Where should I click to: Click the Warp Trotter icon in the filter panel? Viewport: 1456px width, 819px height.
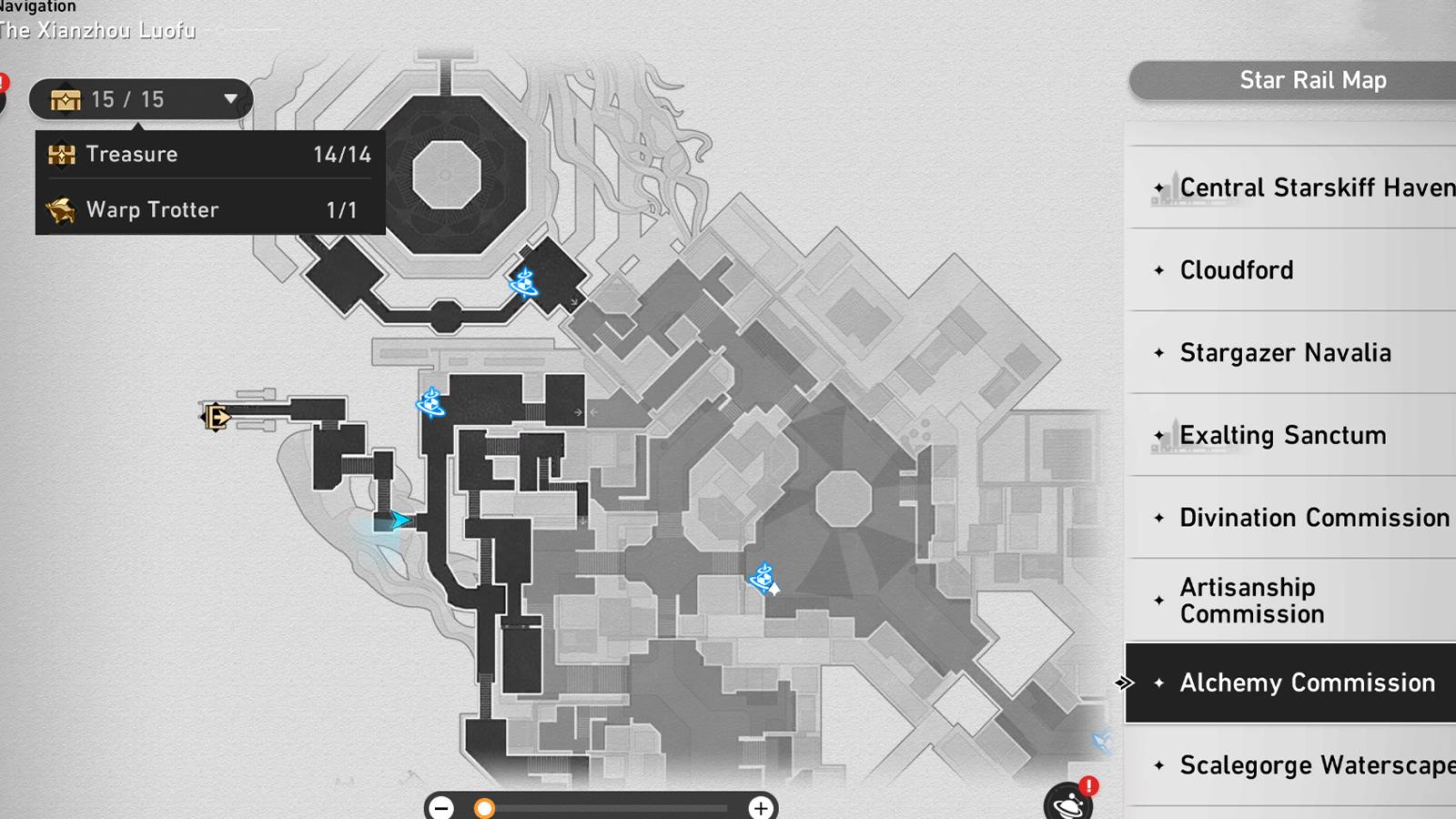pyautogui.click(x=60, y=209)
